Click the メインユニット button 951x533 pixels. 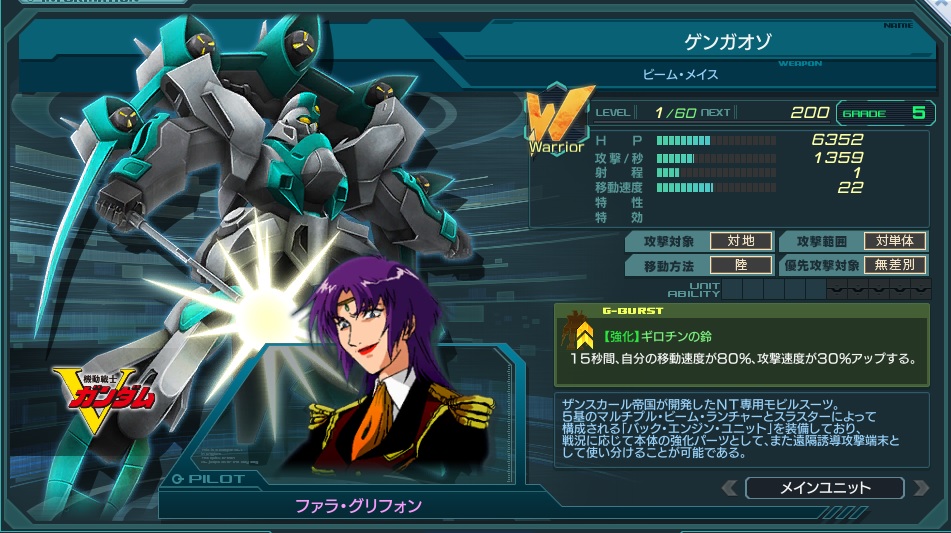tap(824, 488)
